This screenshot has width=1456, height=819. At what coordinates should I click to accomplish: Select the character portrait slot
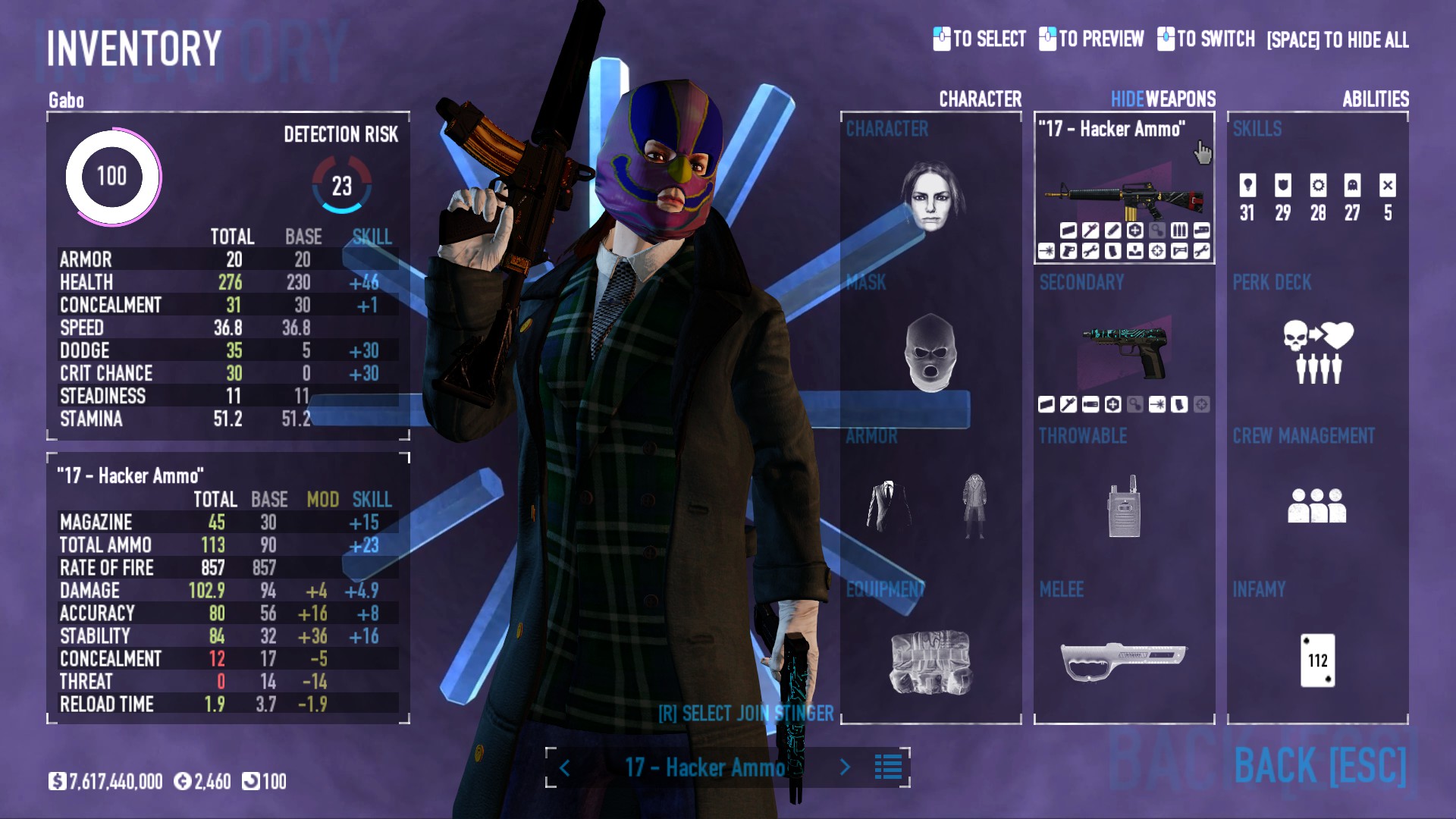click(931, 196)
